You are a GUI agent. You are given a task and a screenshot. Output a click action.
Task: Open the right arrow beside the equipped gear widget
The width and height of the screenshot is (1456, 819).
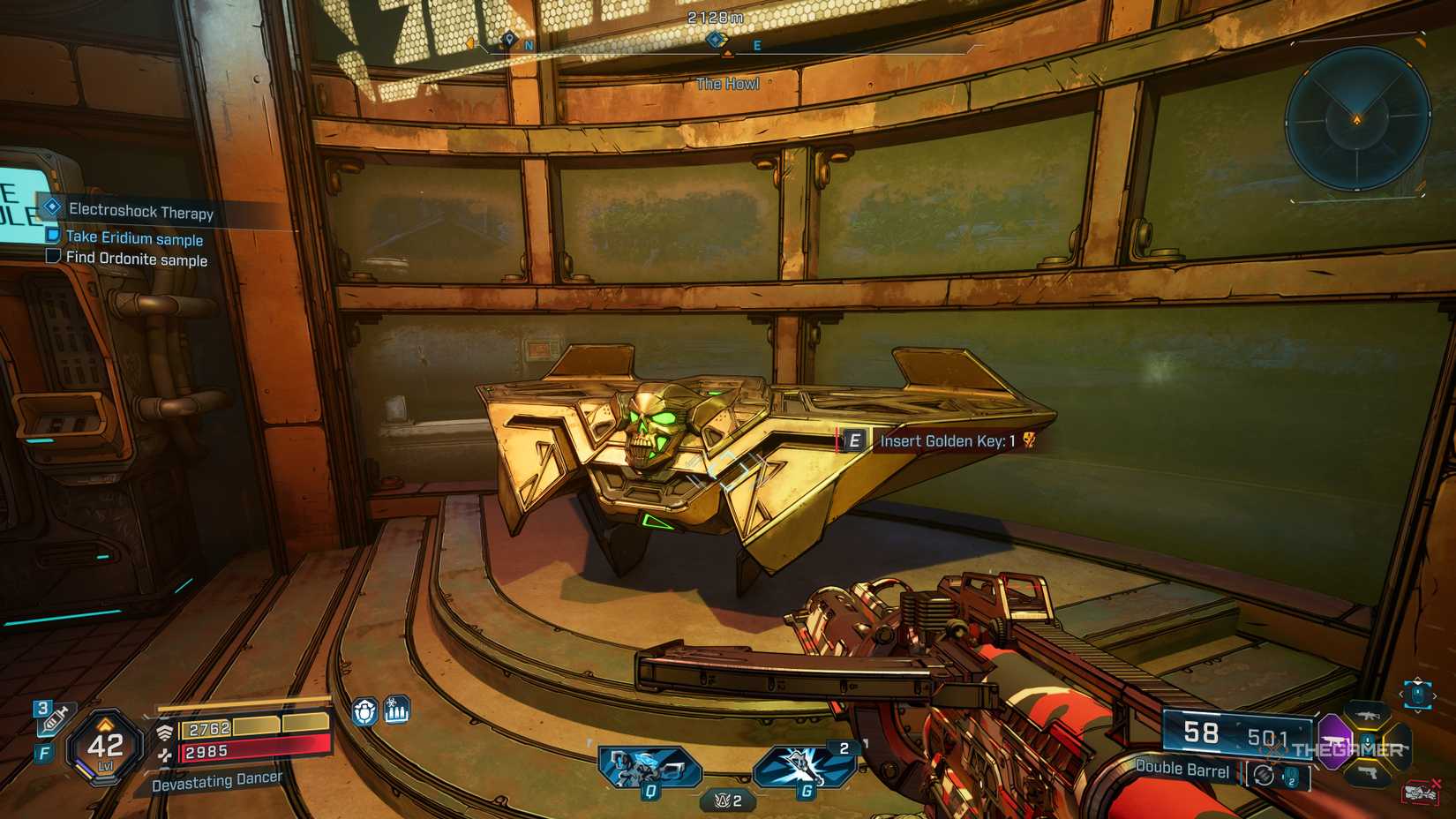[x=1435, y=695]
